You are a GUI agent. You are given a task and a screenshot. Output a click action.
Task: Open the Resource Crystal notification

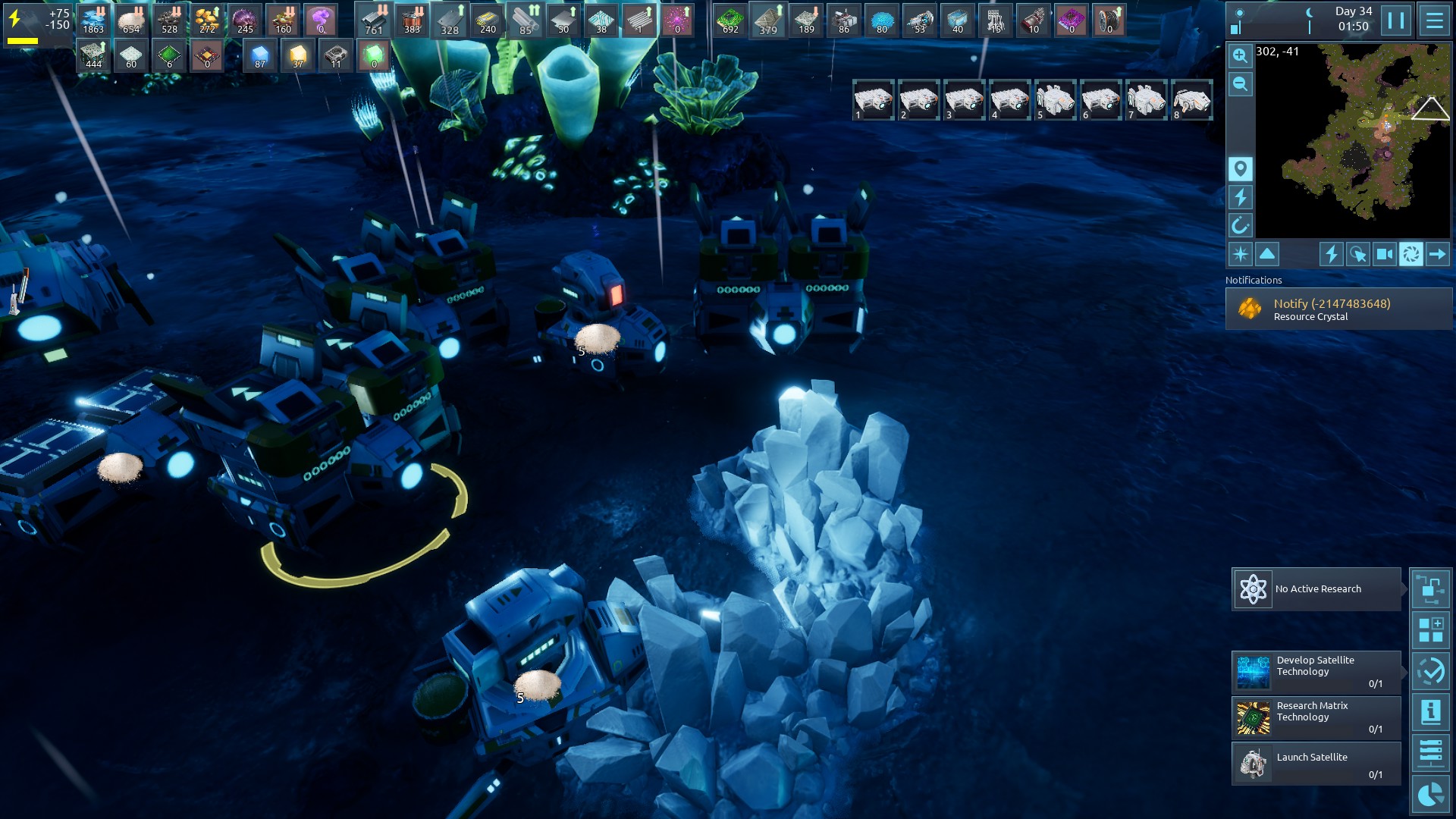tap(1338, 309)
